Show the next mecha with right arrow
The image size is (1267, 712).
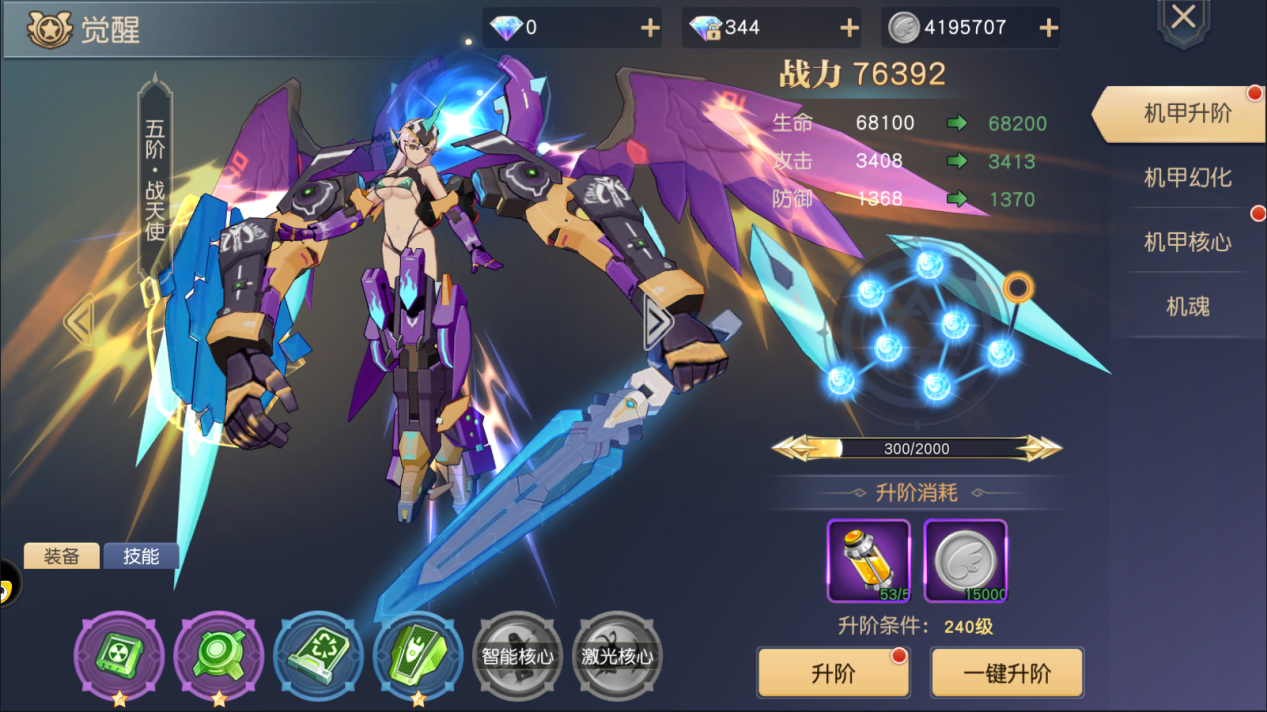(x=657, y=322)
